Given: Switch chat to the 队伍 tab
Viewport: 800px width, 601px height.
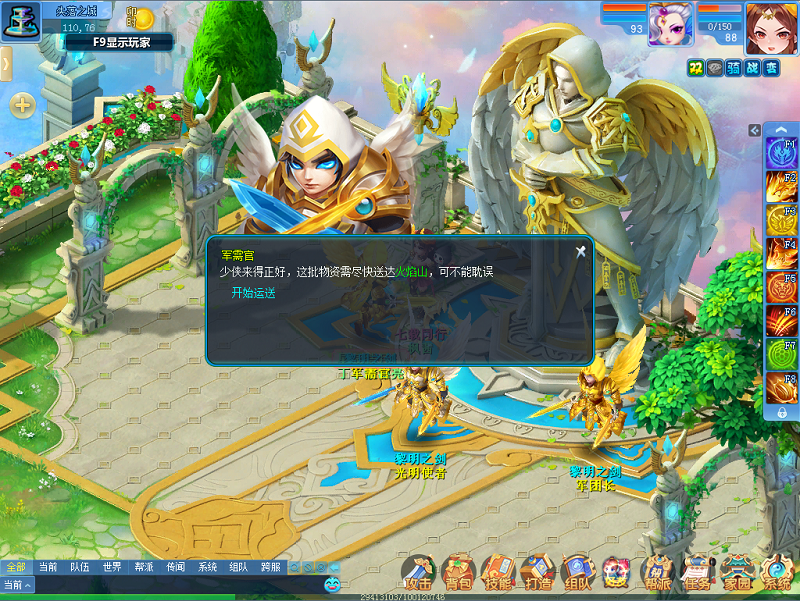Looking at the screenshot, I should 80,567.
